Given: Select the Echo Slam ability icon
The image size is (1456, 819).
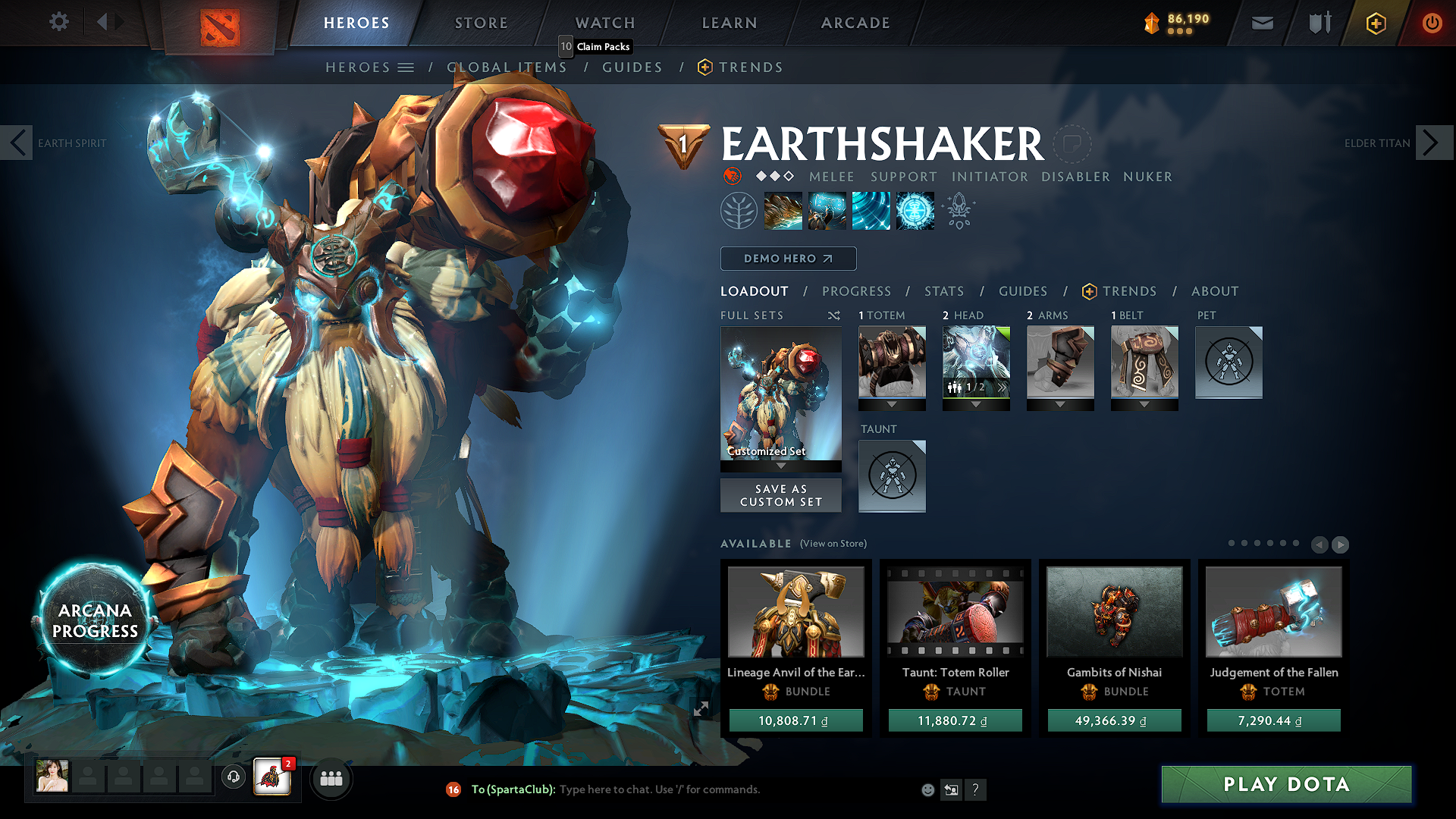Looking at the screenshot, I should (x=915, y=210).
